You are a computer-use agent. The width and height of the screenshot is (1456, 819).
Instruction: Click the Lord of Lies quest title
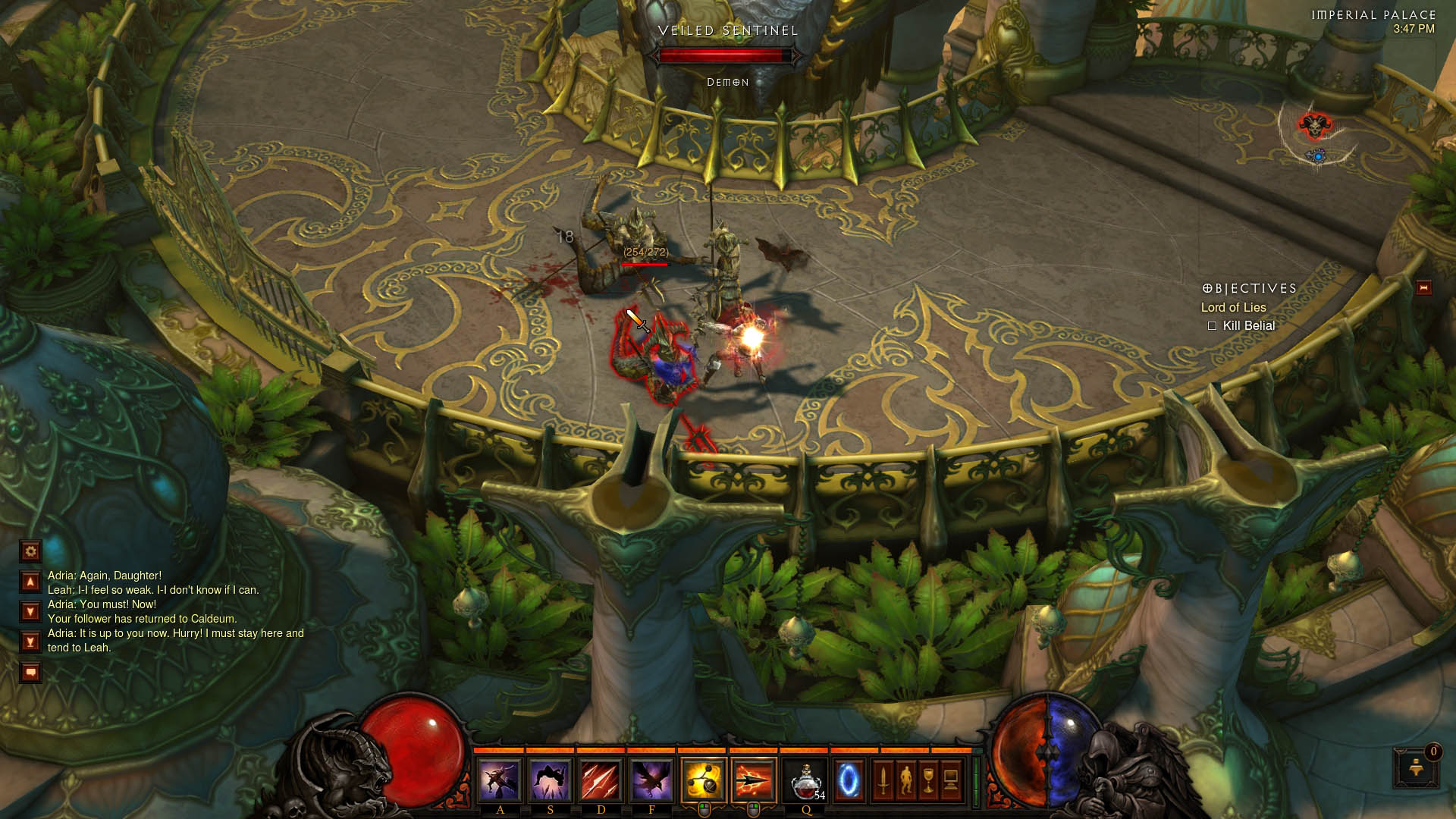1233,307
